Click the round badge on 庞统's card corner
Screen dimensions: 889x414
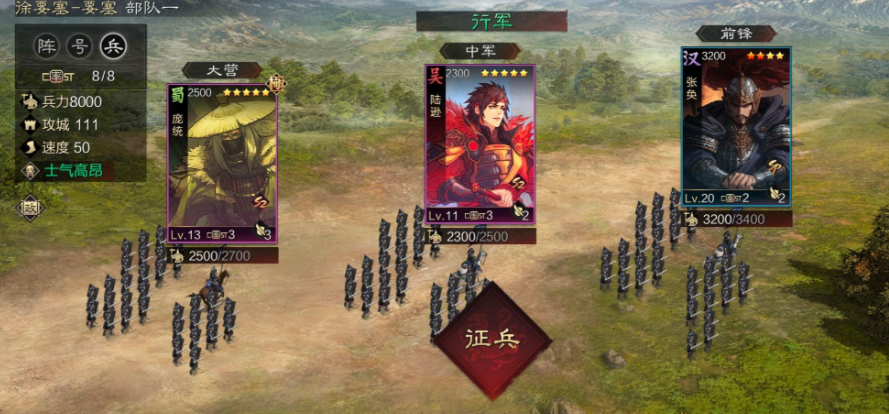[276, 84]
